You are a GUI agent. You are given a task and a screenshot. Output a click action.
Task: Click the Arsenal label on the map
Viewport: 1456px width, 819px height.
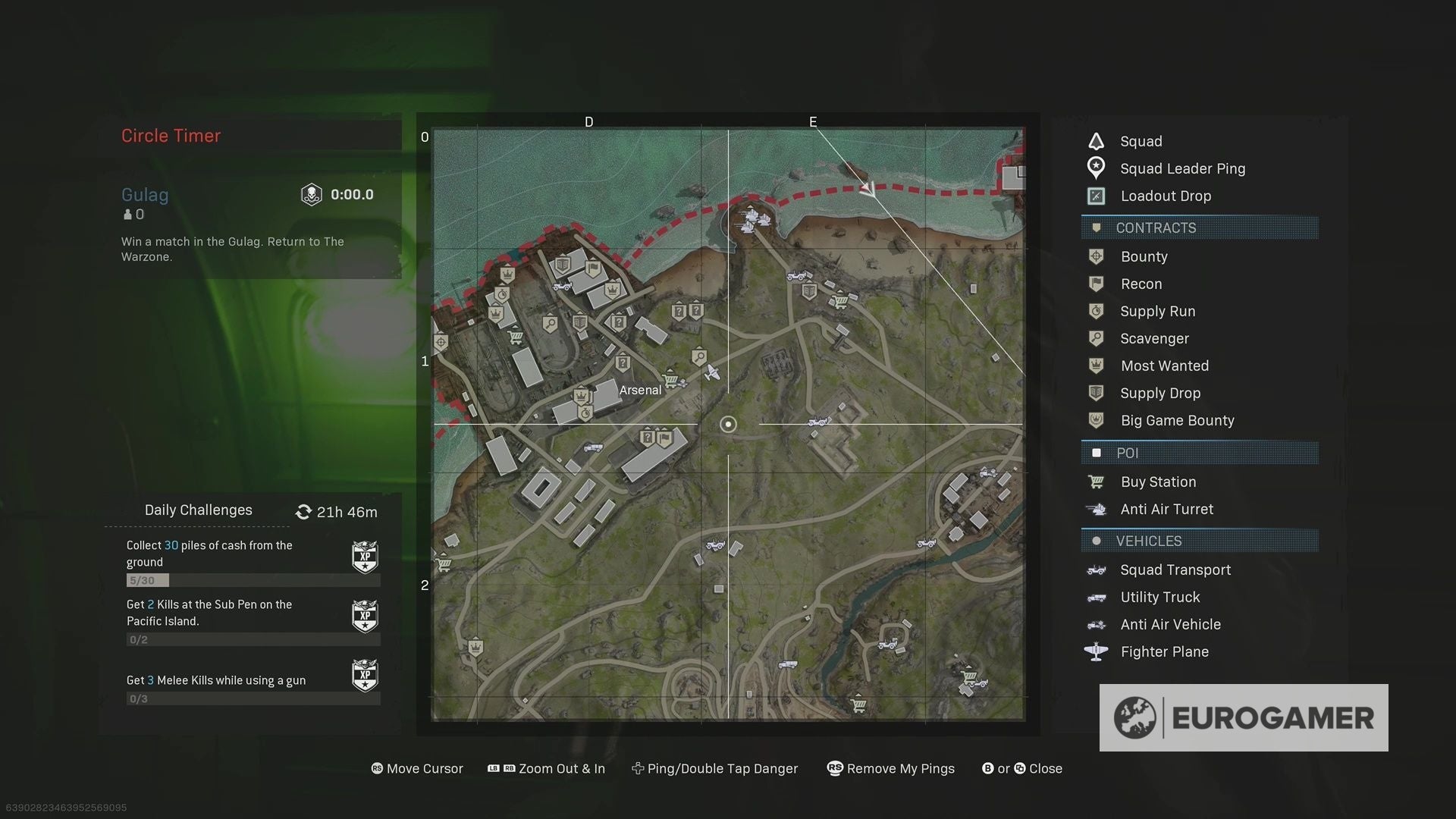click(x=639, y=390)
